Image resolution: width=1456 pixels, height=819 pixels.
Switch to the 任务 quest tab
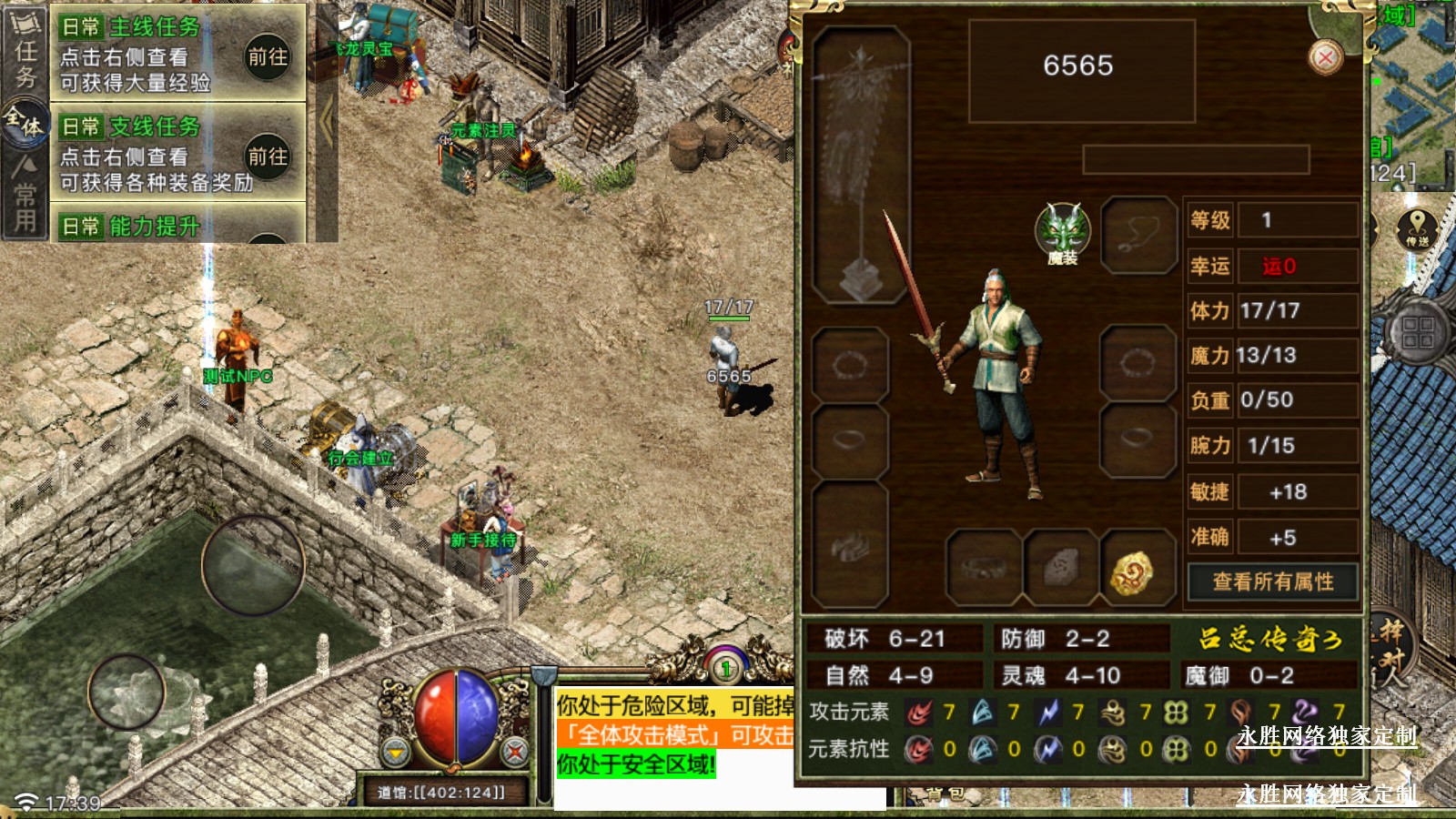coord(25,53)
